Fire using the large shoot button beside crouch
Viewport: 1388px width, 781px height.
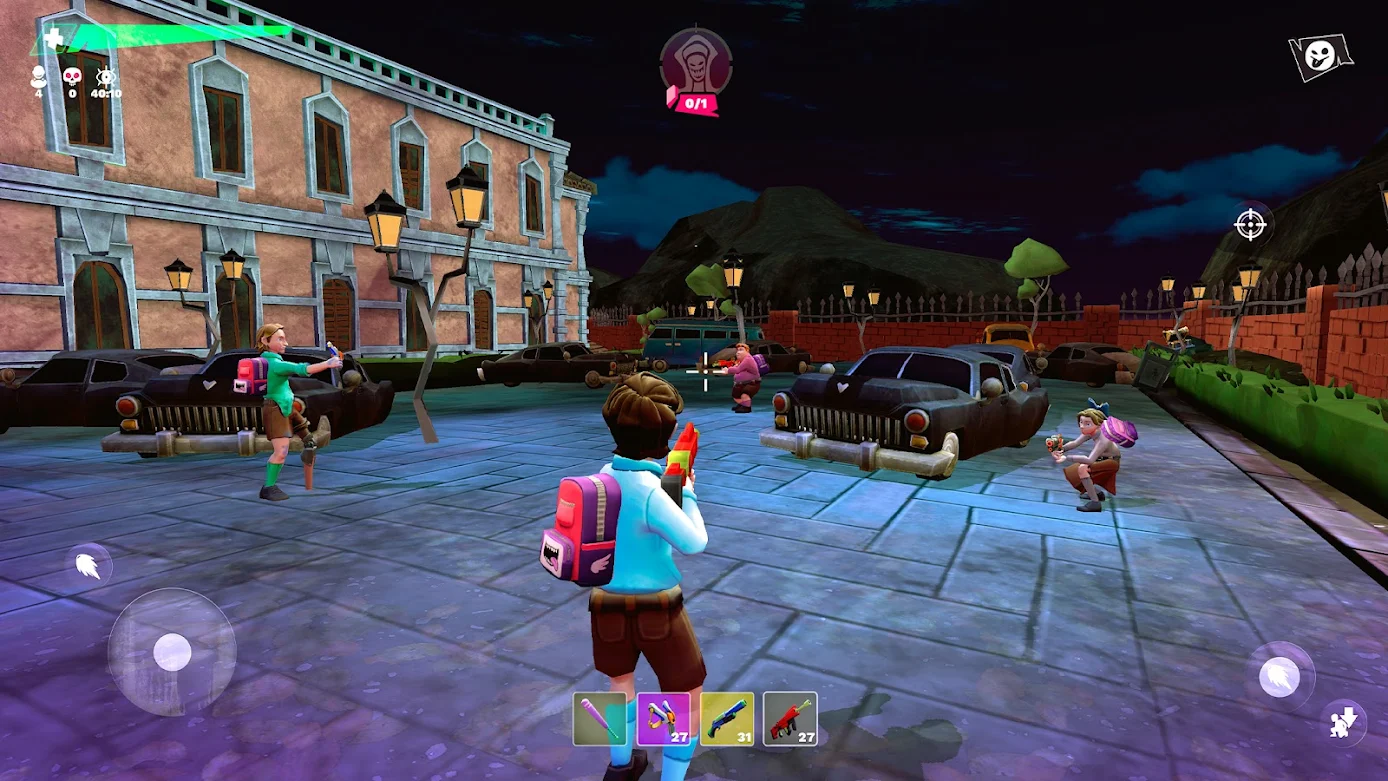(1279, 677)
